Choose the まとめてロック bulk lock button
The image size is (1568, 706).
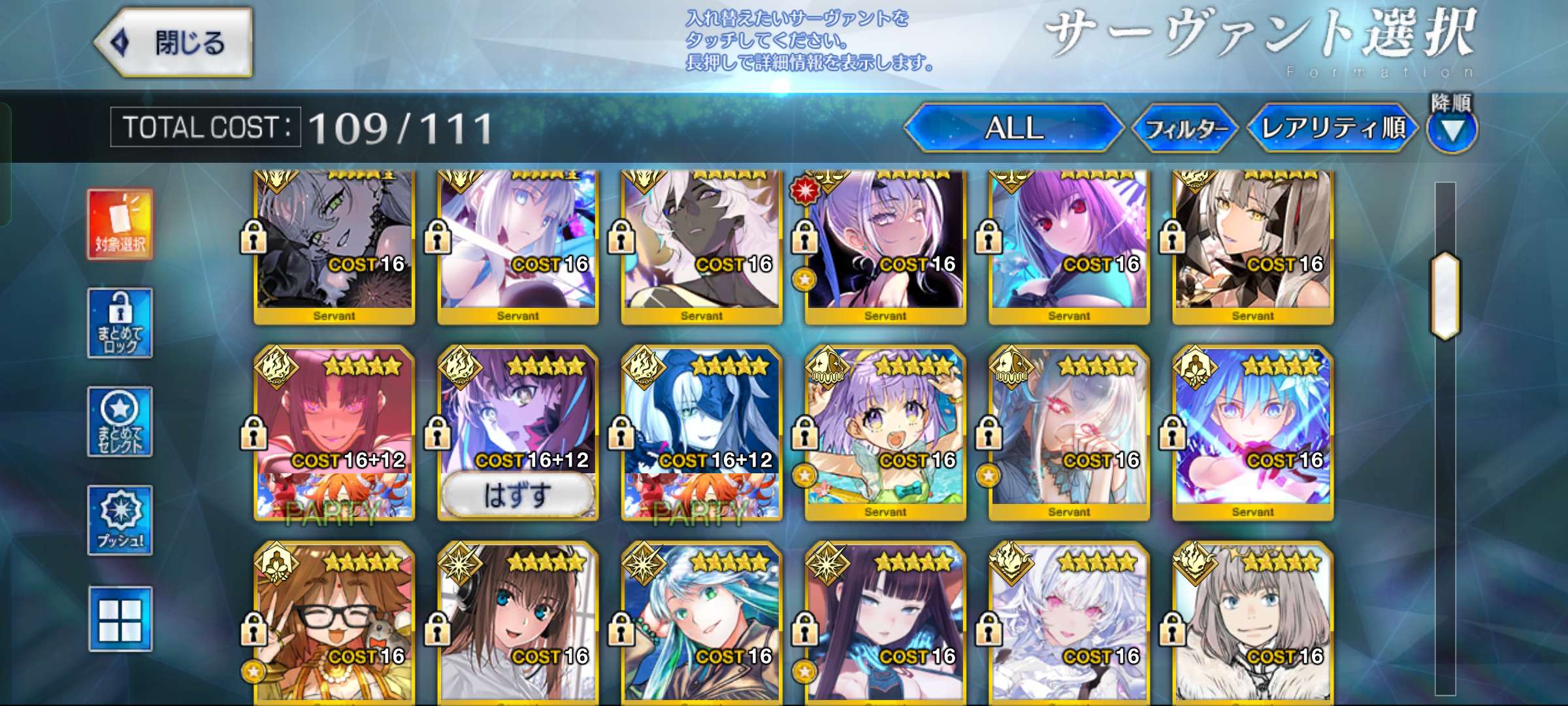pos(120,323)
